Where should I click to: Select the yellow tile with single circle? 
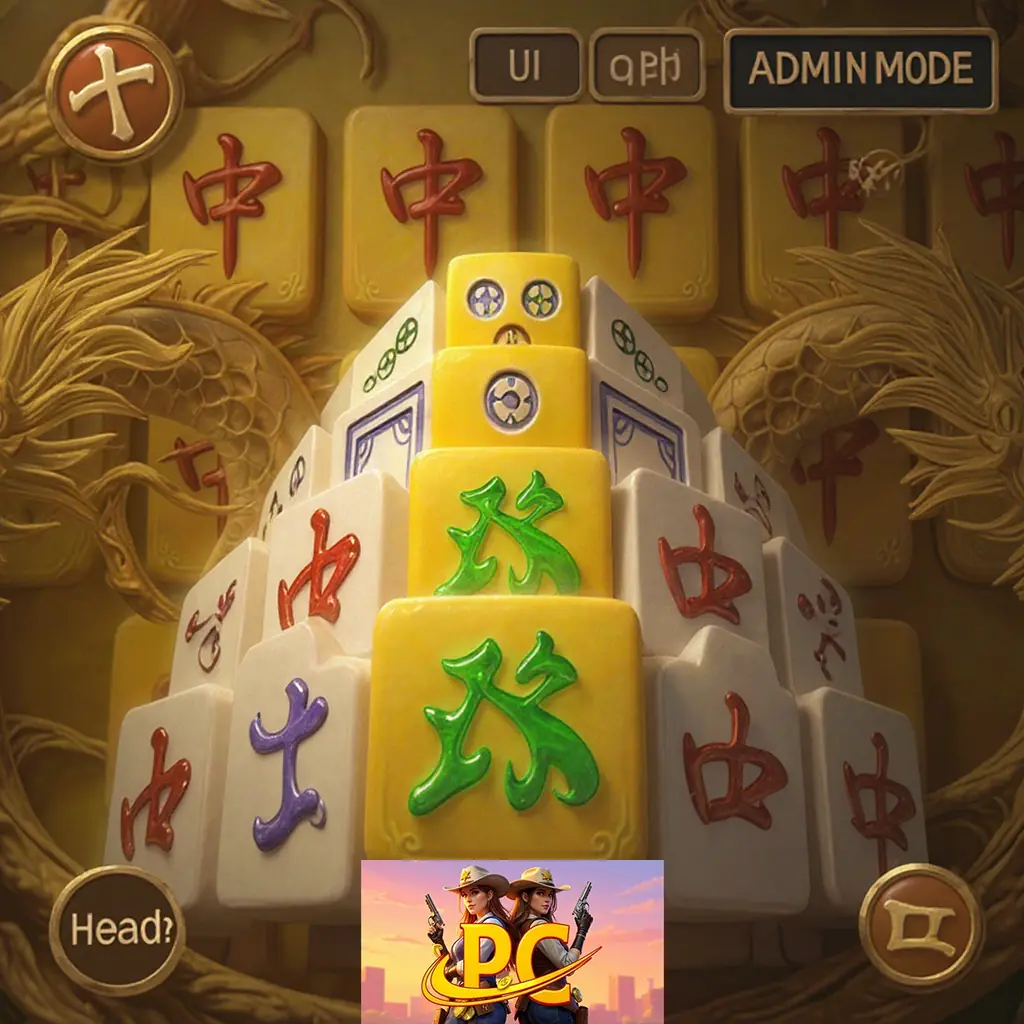[x=511, y=397]
